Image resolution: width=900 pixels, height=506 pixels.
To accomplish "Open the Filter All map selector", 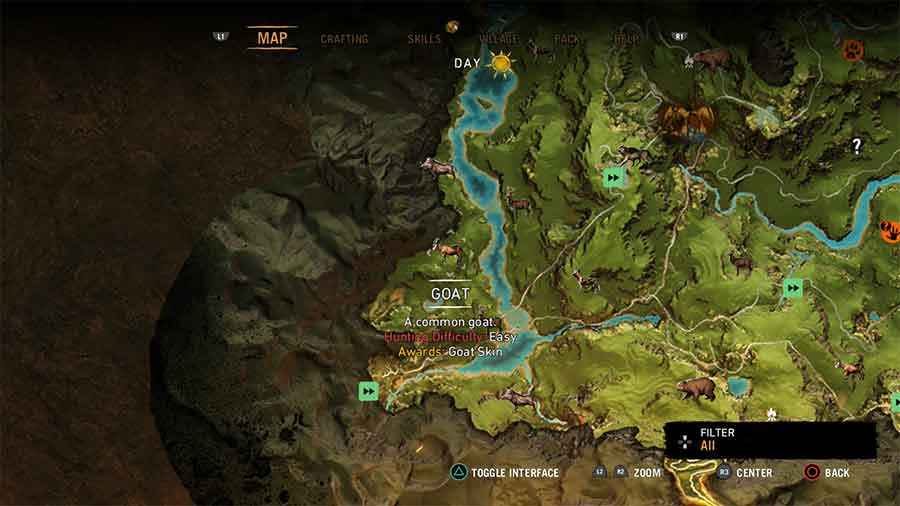I will click(771, 440).
